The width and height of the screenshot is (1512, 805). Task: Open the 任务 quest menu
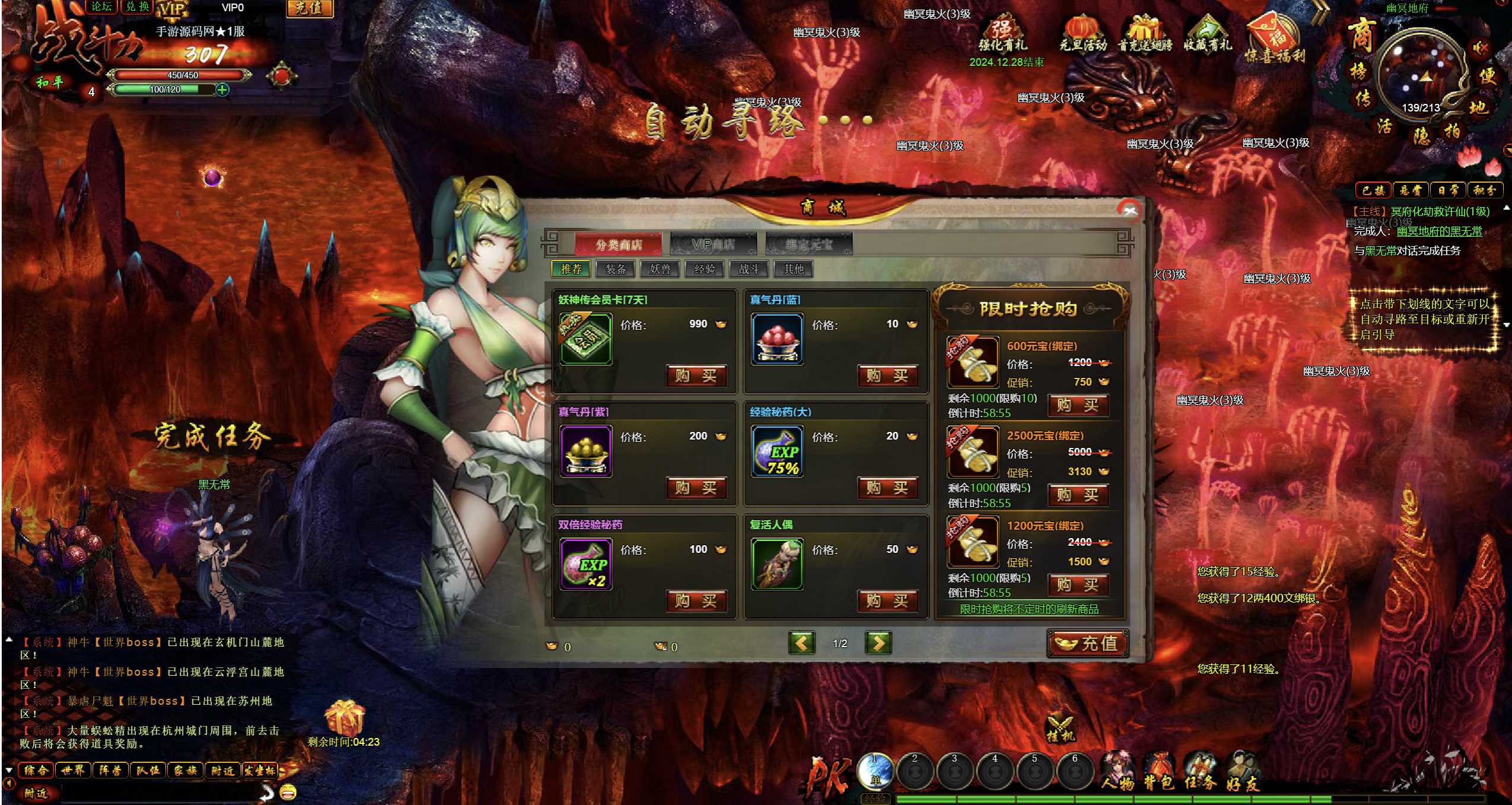tap(1201, 772)
